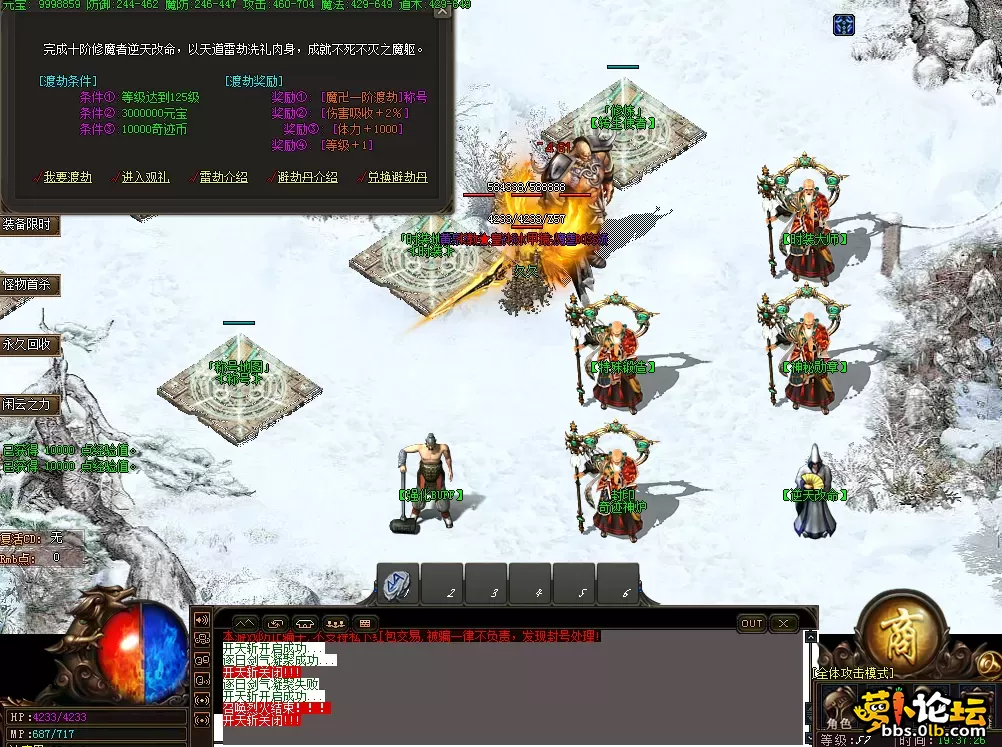Open the 雷劫介绍 introduction link
Viewport: 1002px width, 747px height.
[x=223, y=177]
